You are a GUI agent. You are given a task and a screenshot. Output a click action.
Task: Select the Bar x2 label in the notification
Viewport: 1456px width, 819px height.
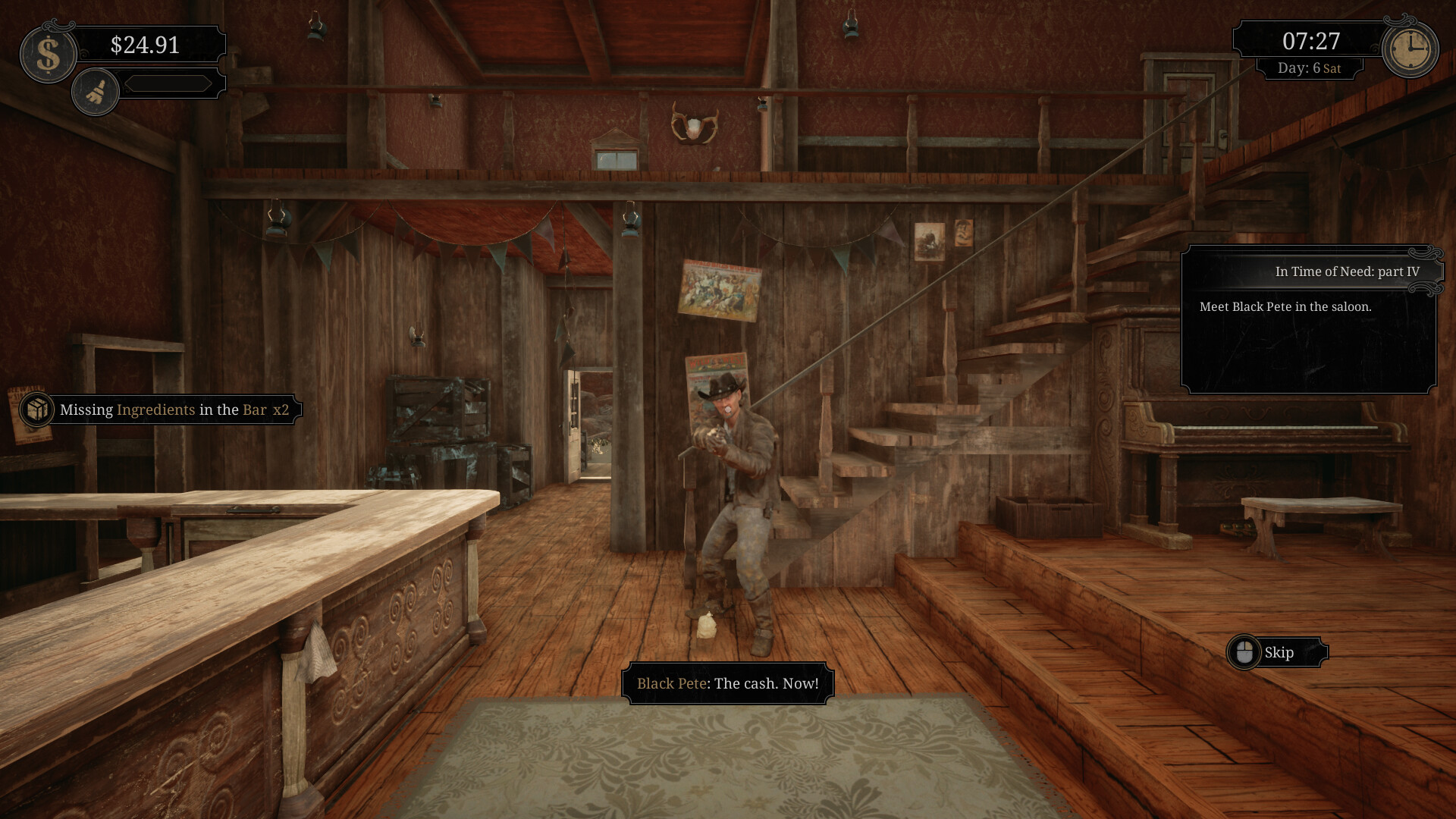265,409
